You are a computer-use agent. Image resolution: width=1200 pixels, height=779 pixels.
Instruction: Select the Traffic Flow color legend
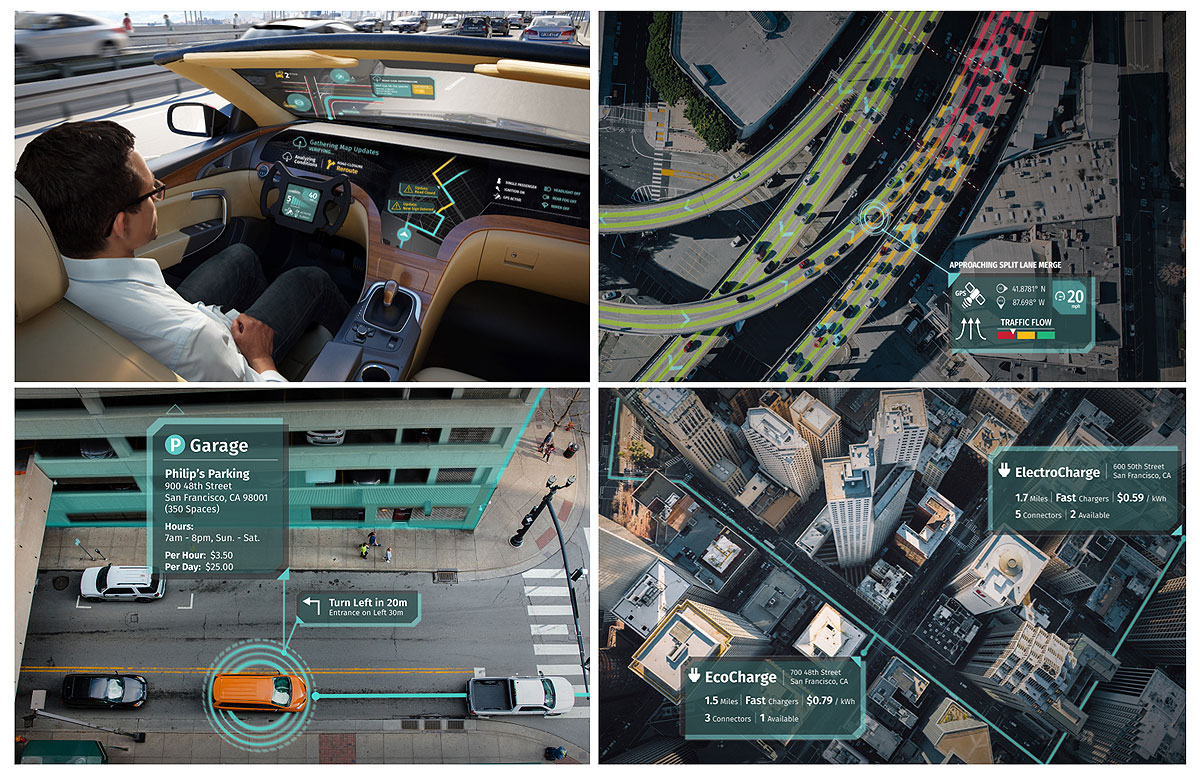(1027, 337)
